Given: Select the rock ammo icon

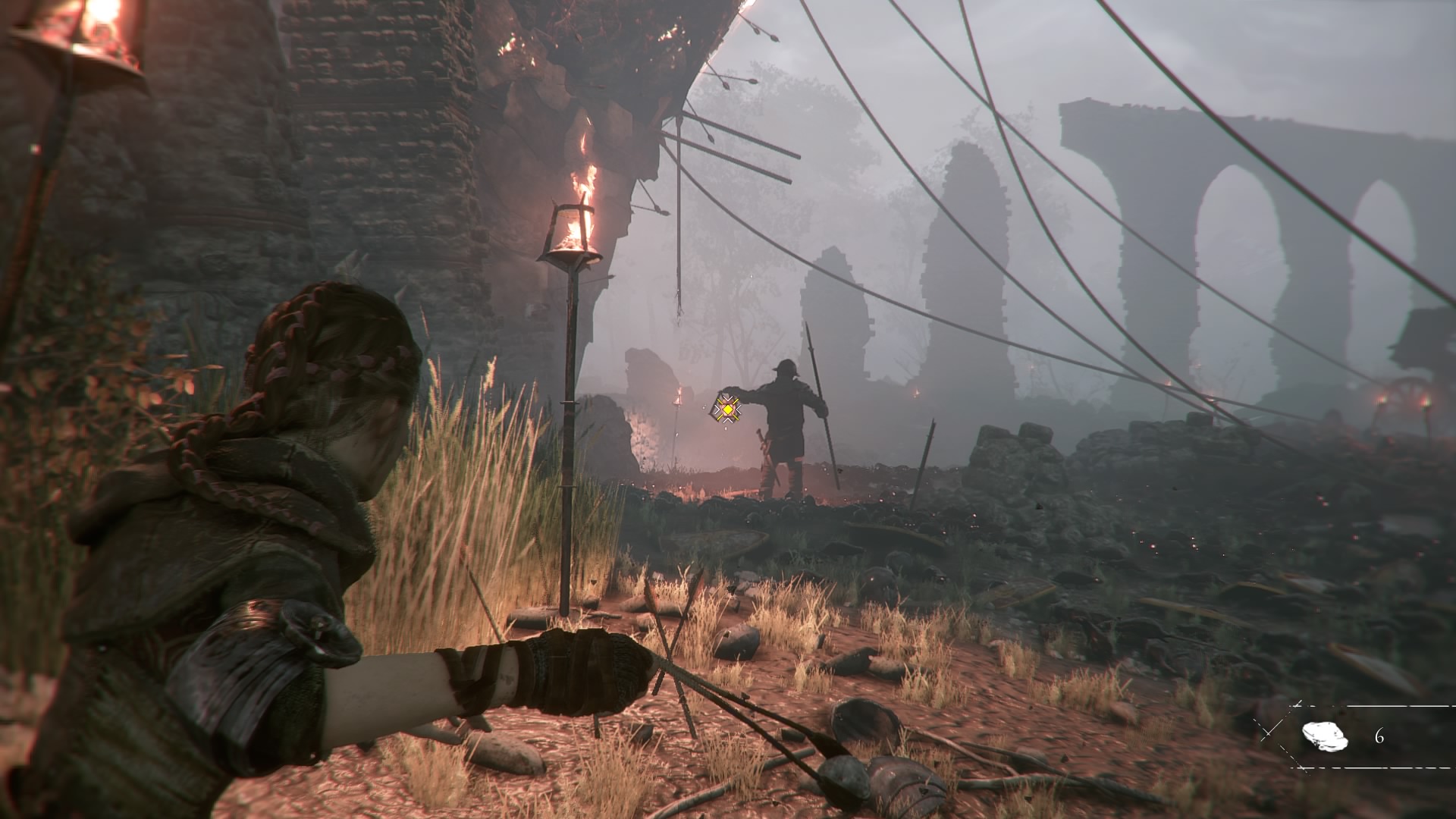Looking at the screenshot, I should click(x=1324, y=736).
